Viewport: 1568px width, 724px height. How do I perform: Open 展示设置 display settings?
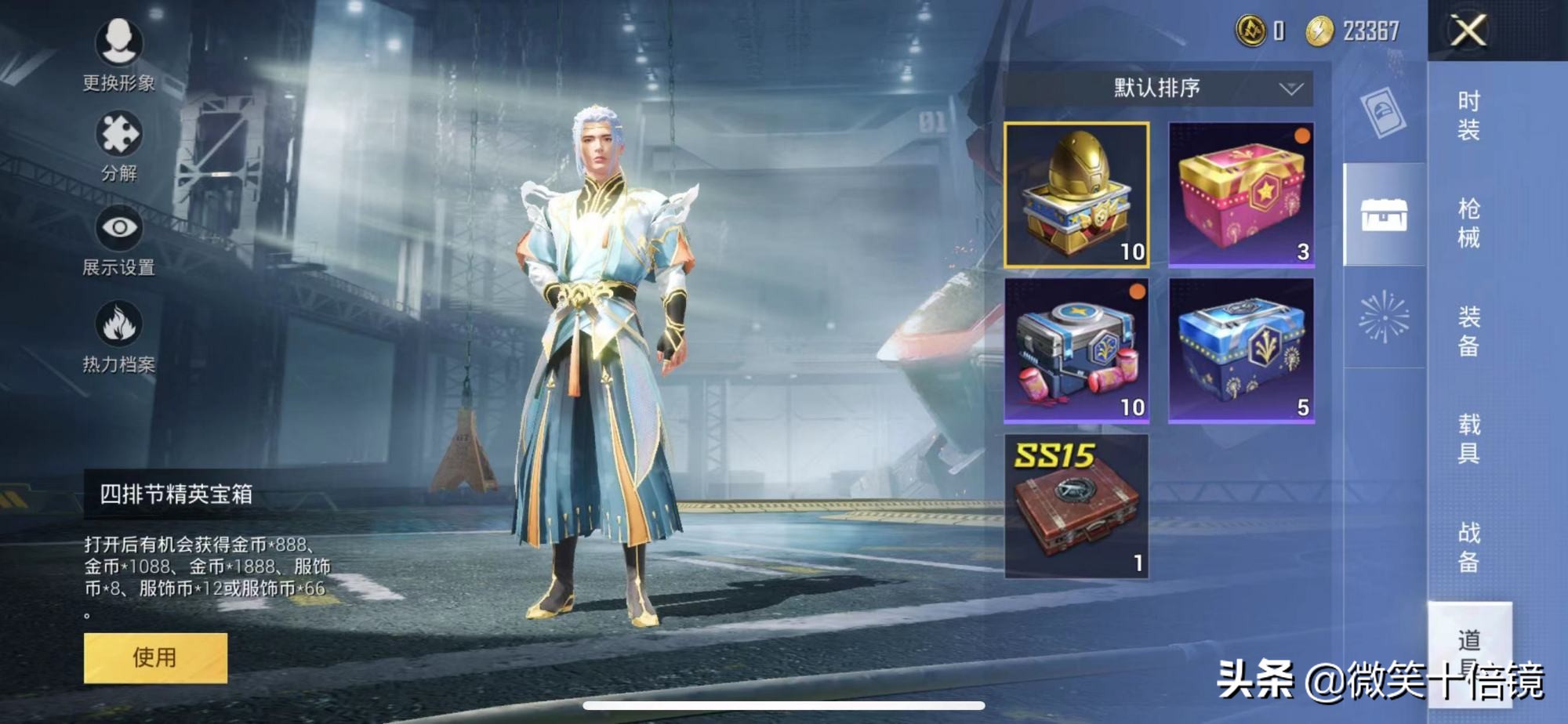tap(118, 240)
